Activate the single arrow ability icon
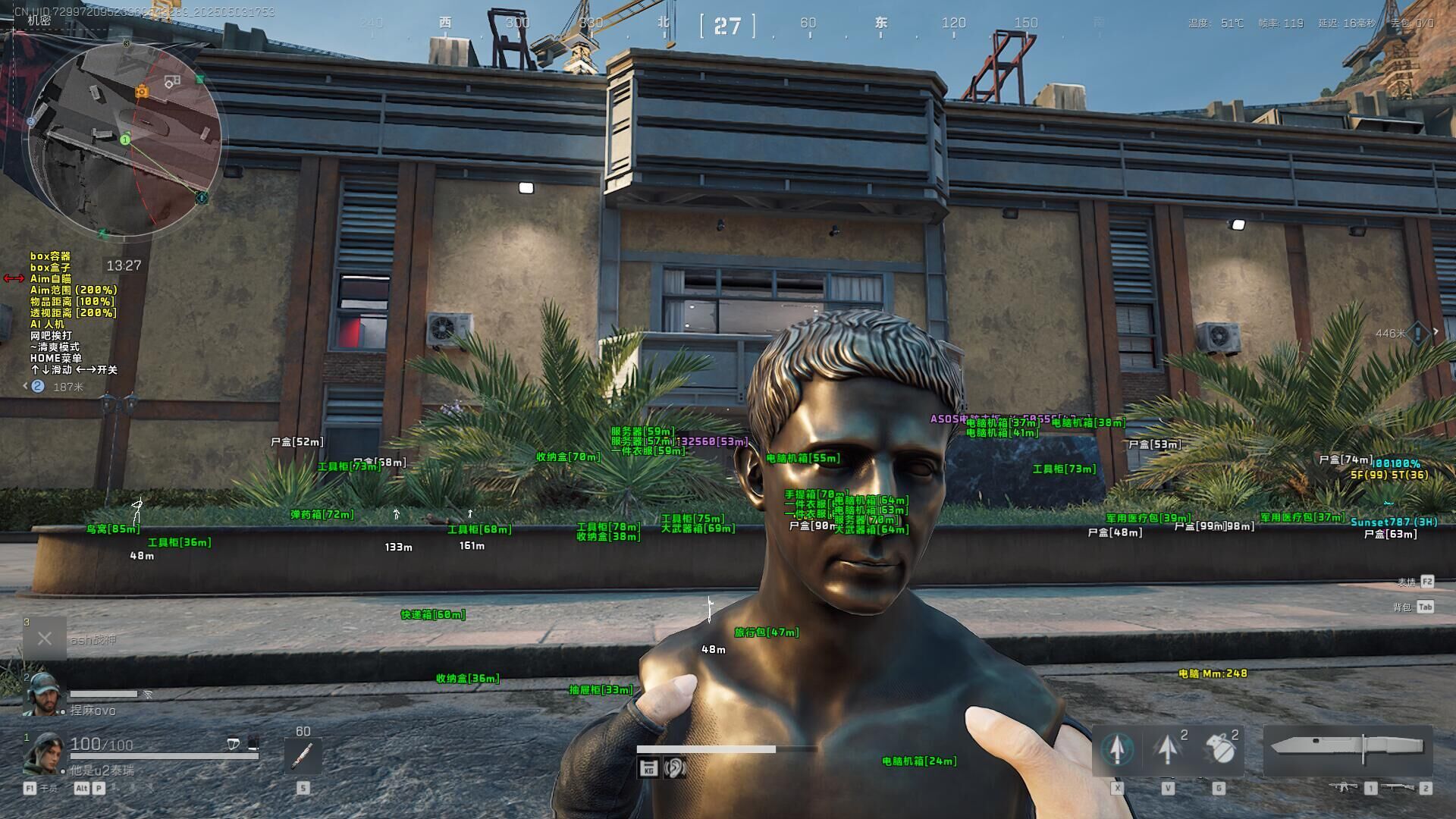 (x=1116, y=749)
